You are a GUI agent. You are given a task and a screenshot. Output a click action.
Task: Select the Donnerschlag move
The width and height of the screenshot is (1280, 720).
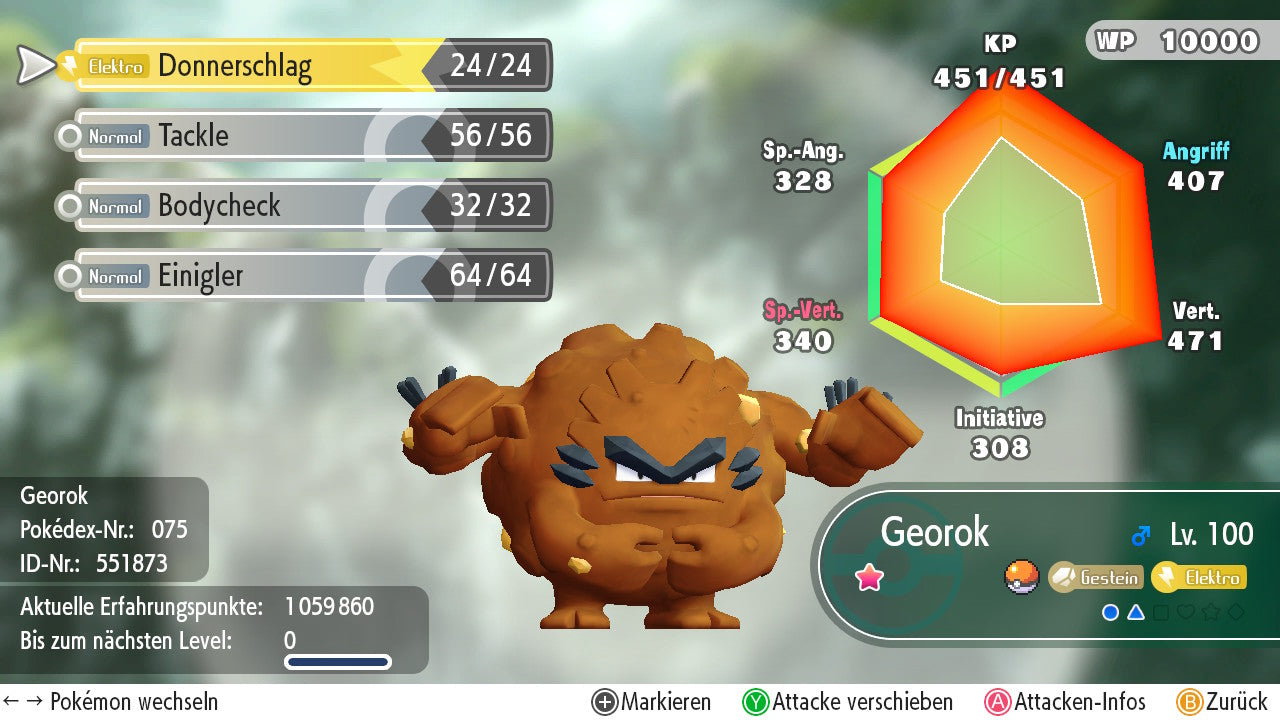tap(312, 66)
